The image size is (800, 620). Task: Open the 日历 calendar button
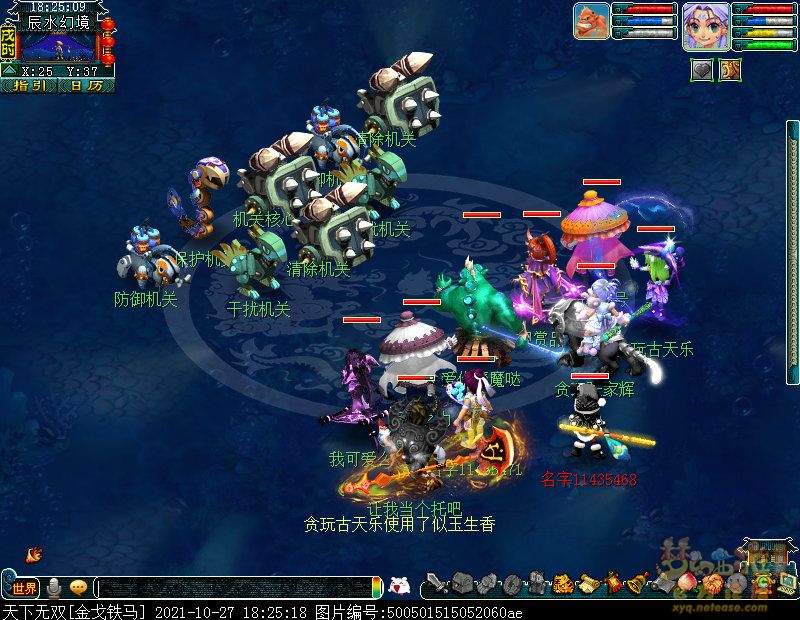coord(86,86)
